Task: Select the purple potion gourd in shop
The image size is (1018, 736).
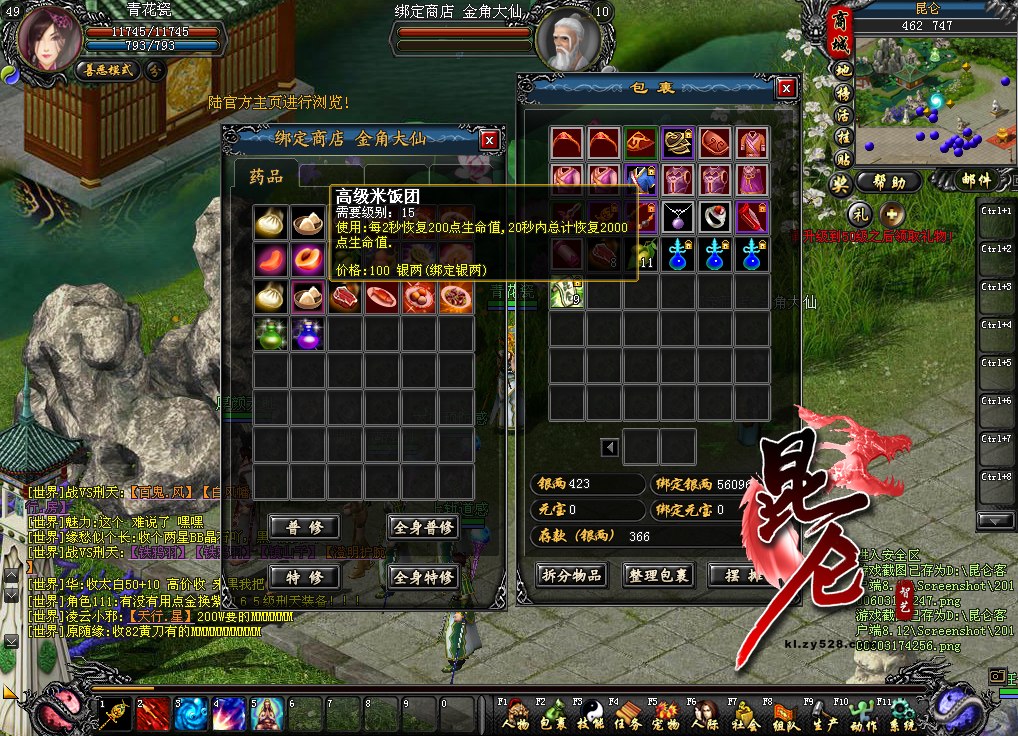Action: click(x=306, y=333)
